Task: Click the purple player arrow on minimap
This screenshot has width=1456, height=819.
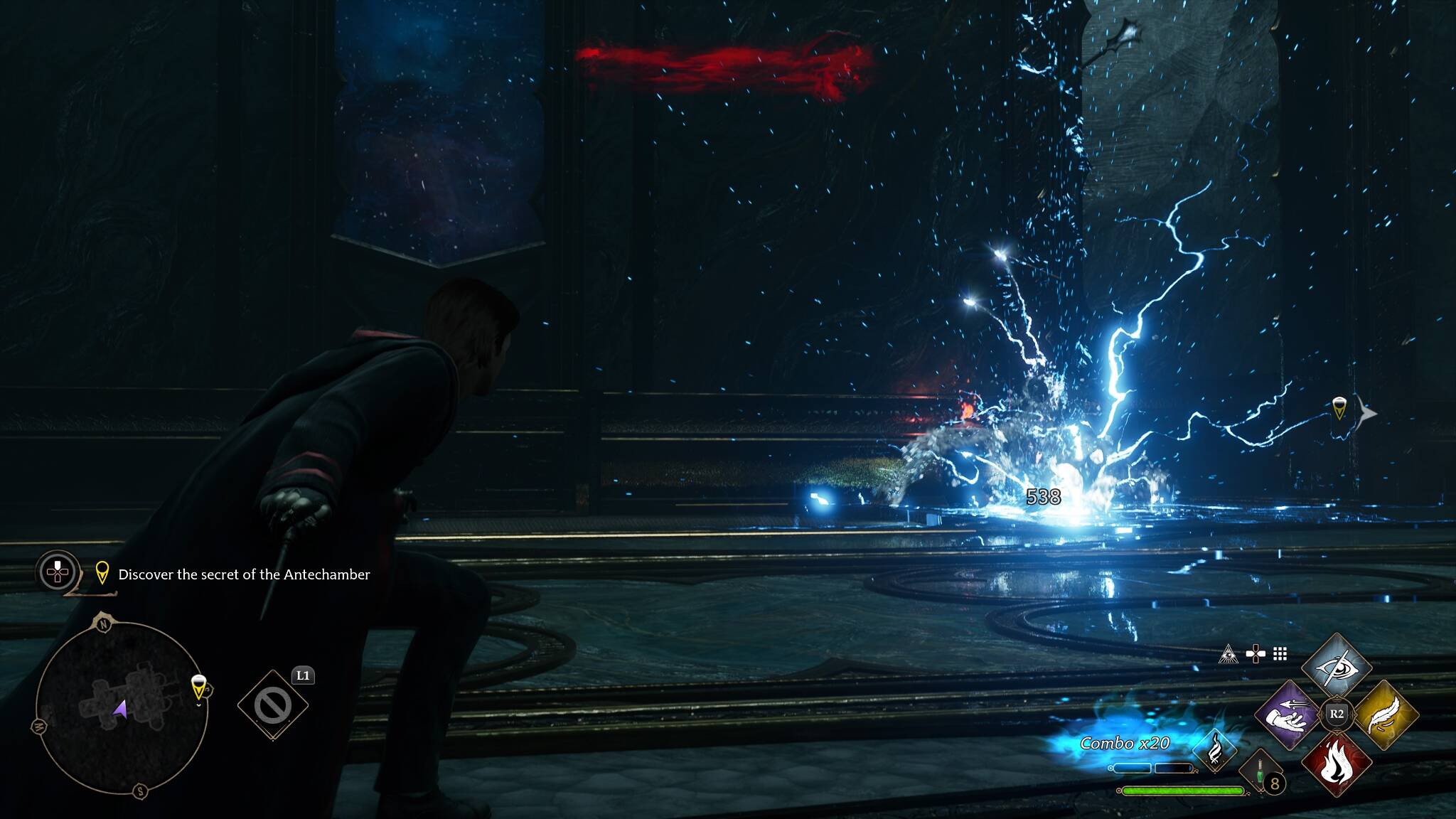Action: pos(120,708)
